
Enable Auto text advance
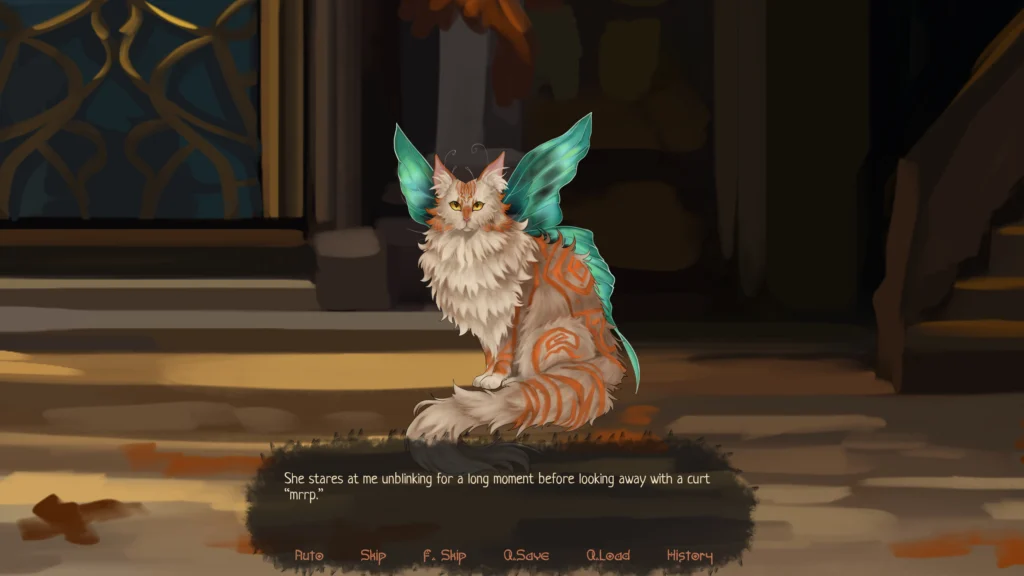point(309,556)
